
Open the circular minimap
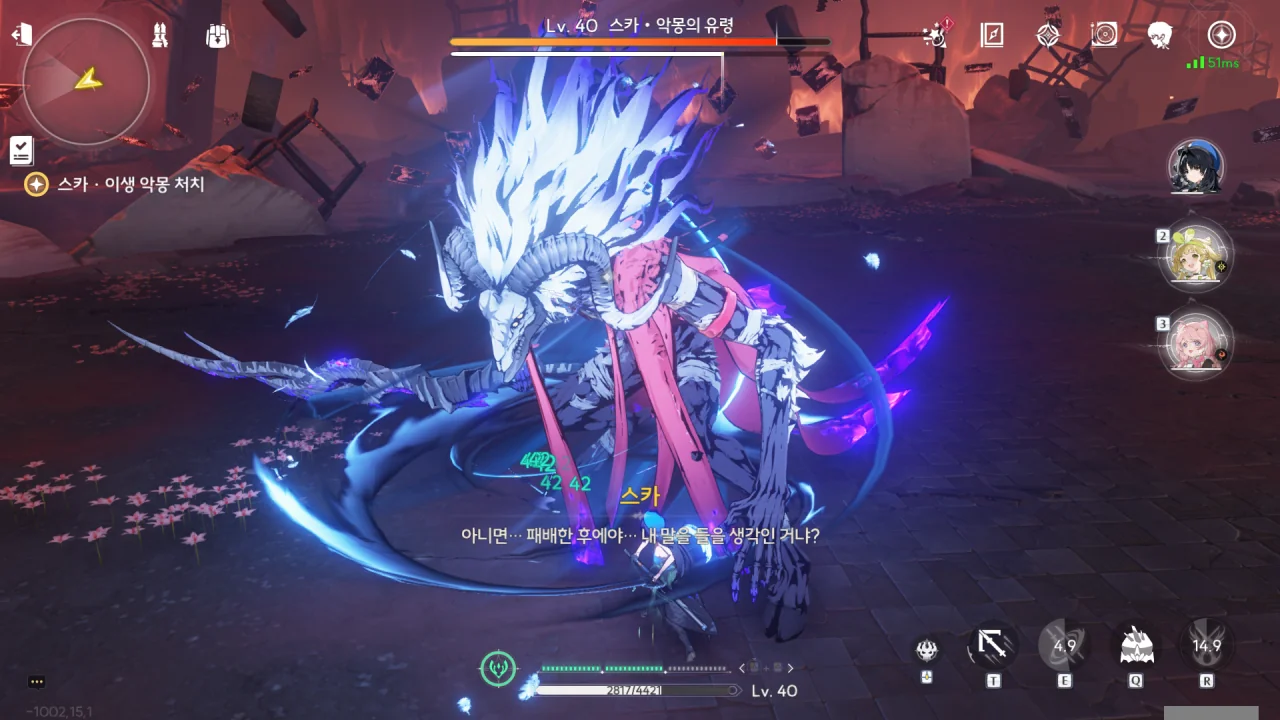click(86, 82)
